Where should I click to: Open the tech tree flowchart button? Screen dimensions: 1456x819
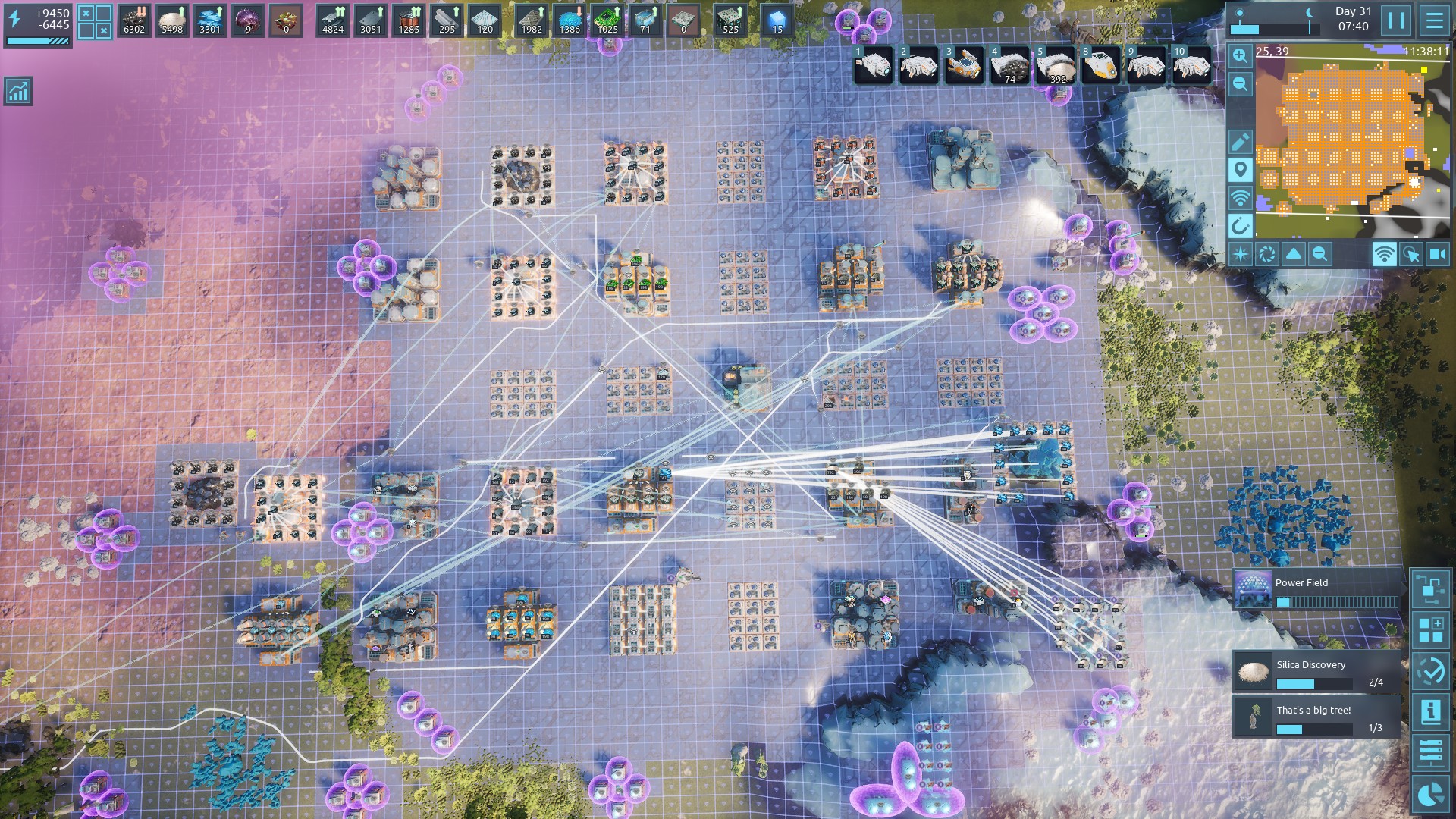(1431, 589)
